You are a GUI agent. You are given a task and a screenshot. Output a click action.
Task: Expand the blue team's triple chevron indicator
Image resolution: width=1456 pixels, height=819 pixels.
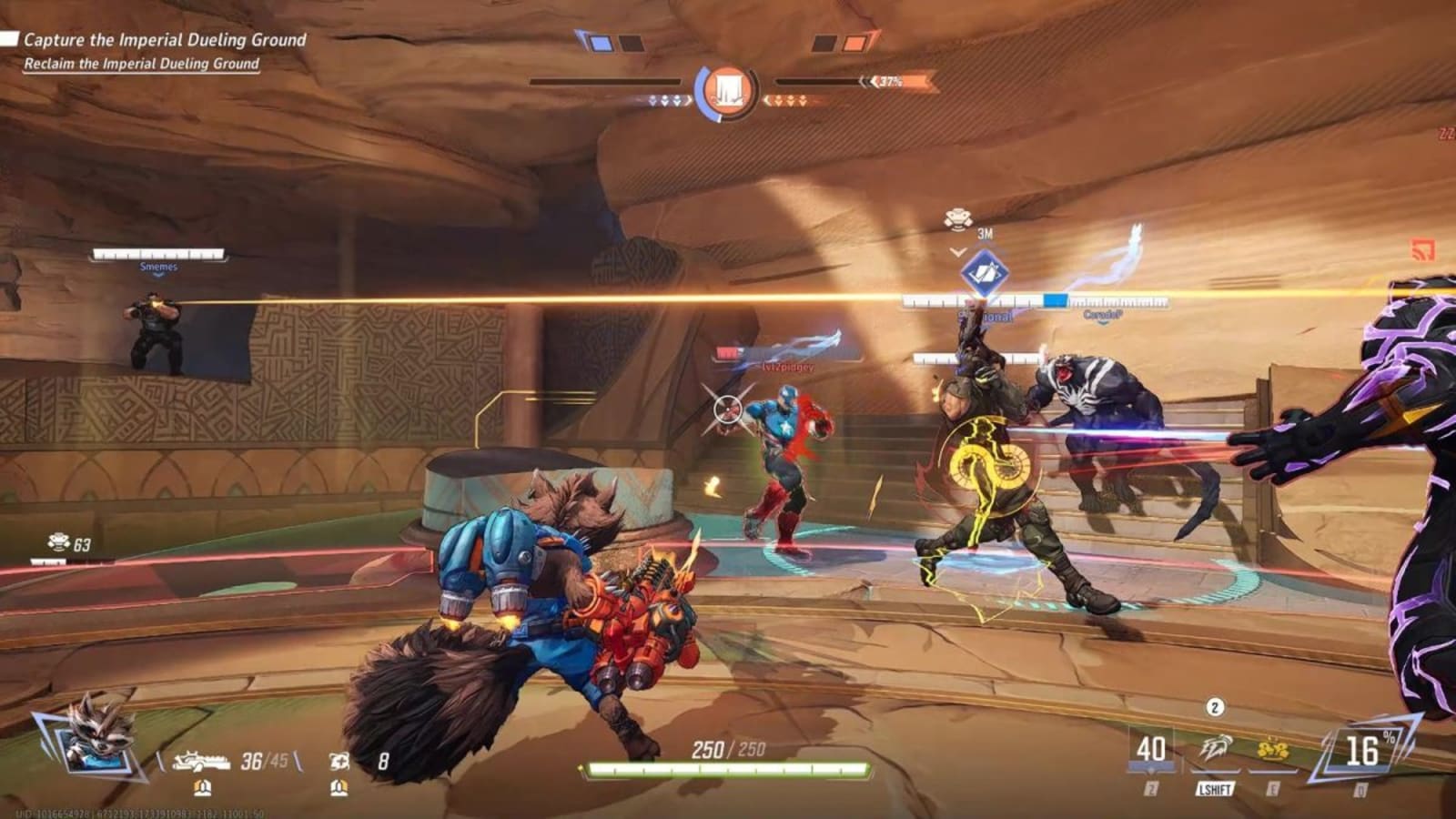coord(664,101)
